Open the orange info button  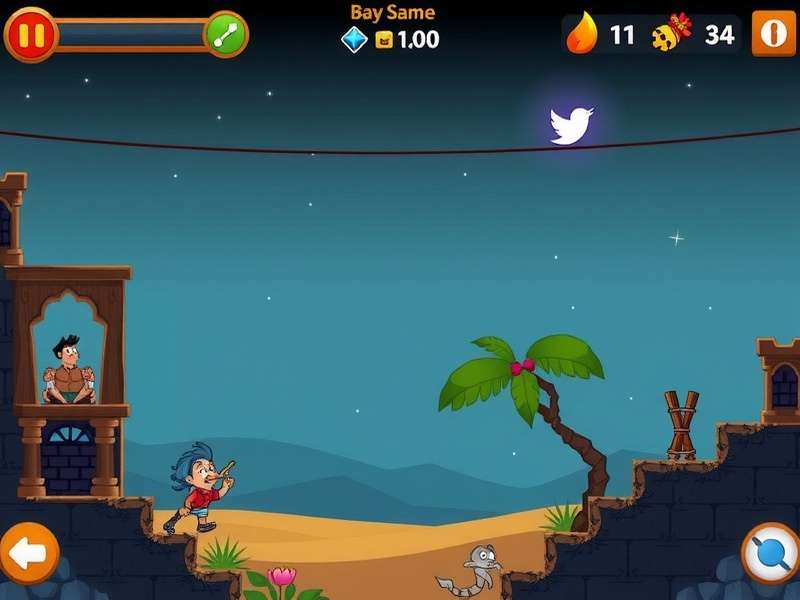774,33
